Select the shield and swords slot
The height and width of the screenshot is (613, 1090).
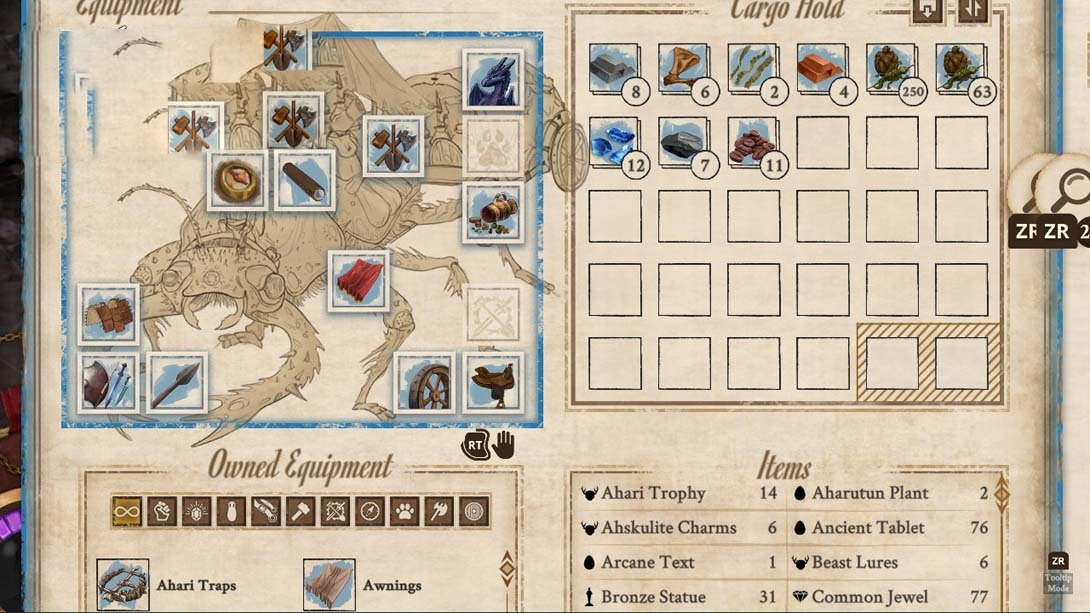pyautogui.click(x=108, y=383)
